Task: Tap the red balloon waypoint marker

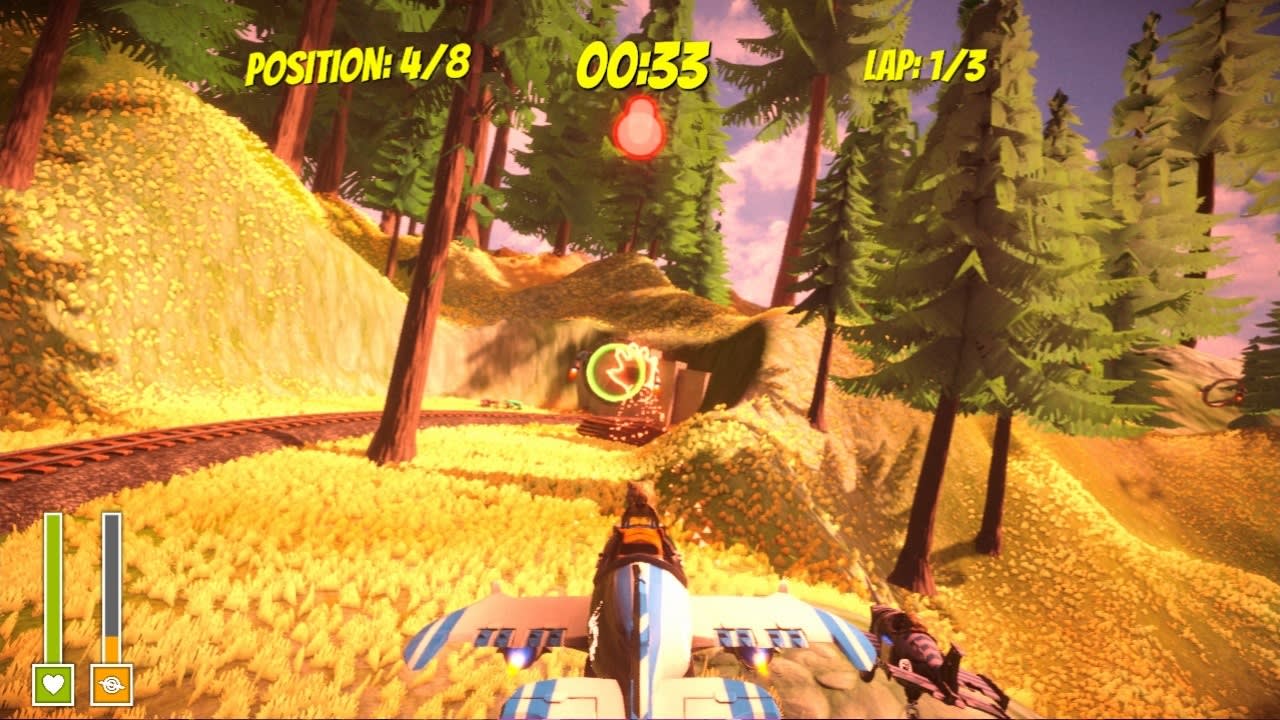Action: 638,127
